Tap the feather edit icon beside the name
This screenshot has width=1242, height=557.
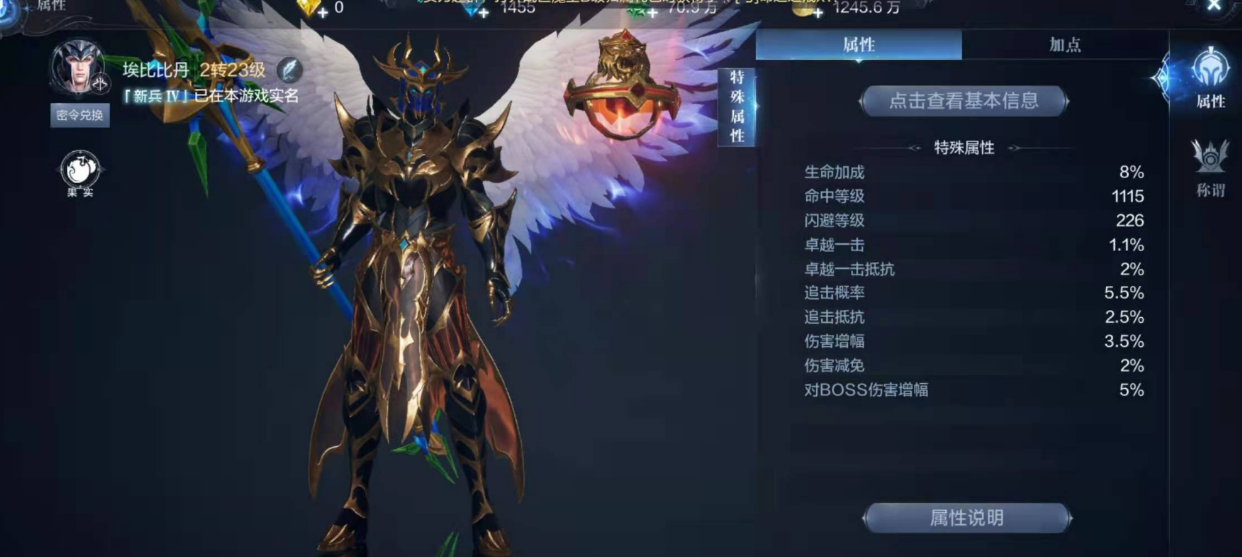coord(289,70)
